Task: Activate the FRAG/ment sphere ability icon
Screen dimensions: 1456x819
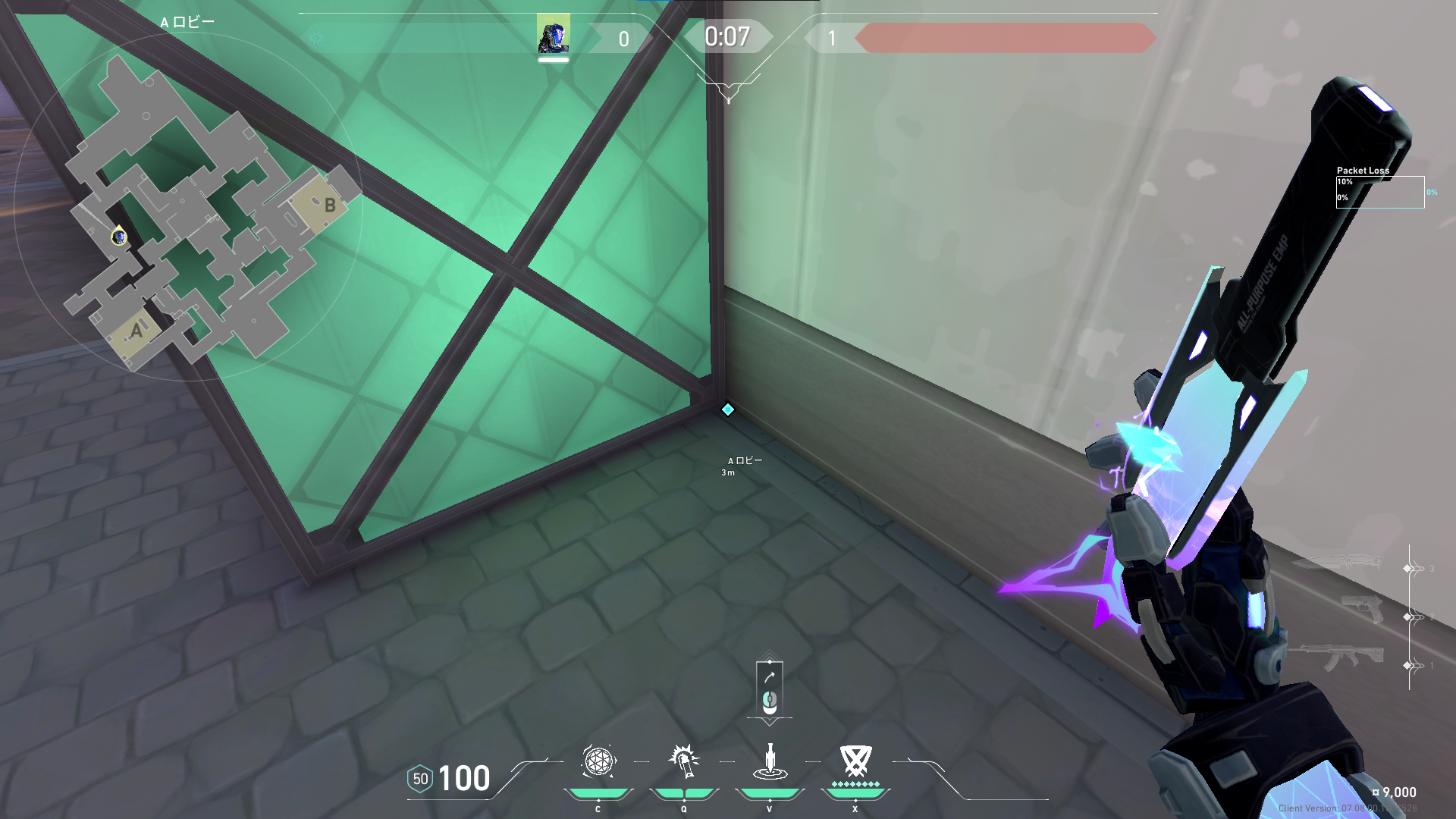Action: [598, 761]
